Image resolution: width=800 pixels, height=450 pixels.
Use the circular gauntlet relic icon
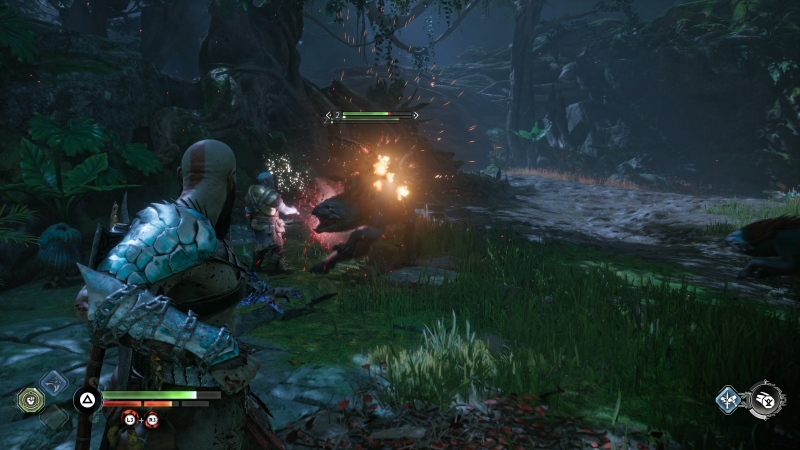(767, 400)
